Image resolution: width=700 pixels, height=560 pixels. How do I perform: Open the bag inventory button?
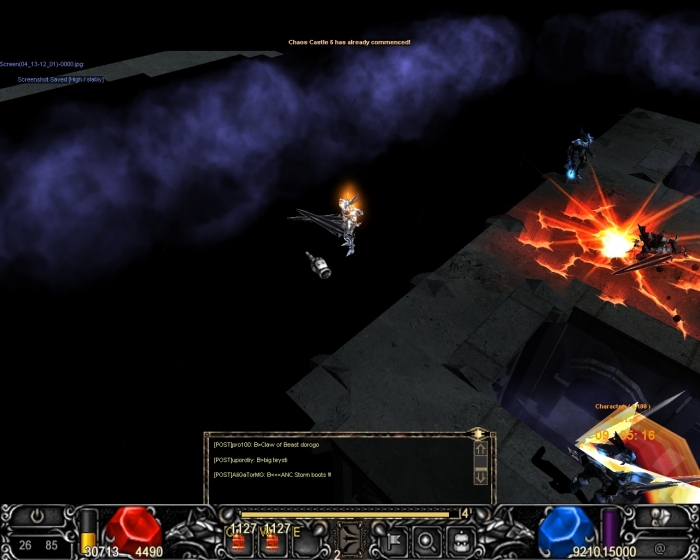tap(460, 541)
